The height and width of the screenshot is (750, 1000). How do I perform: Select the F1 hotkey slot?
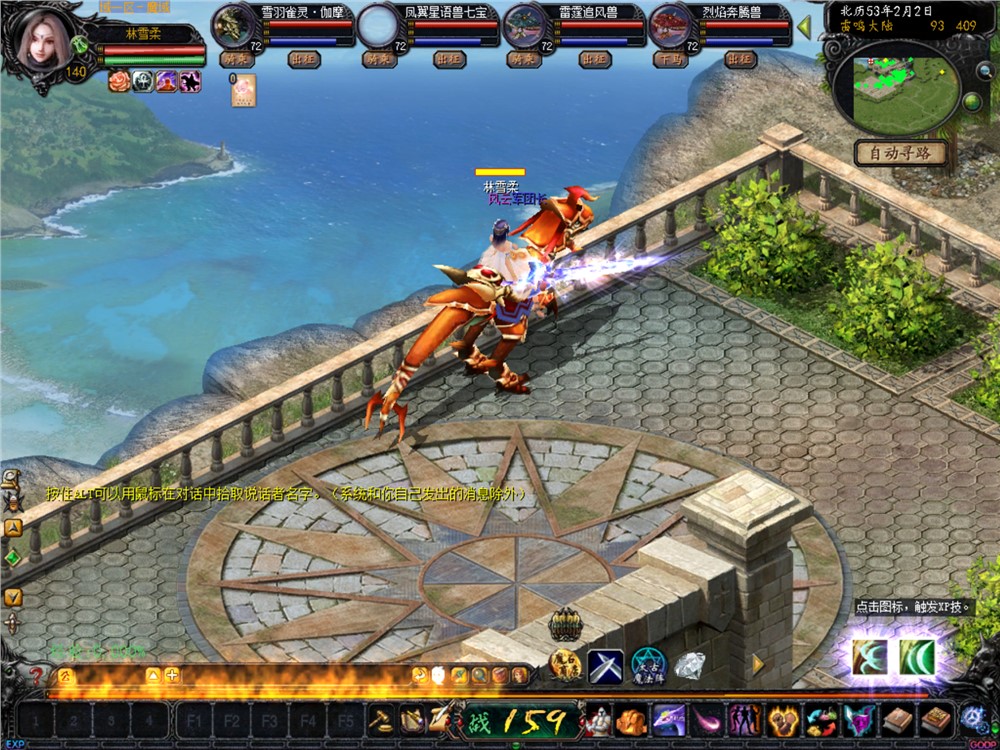pos(194,719)
